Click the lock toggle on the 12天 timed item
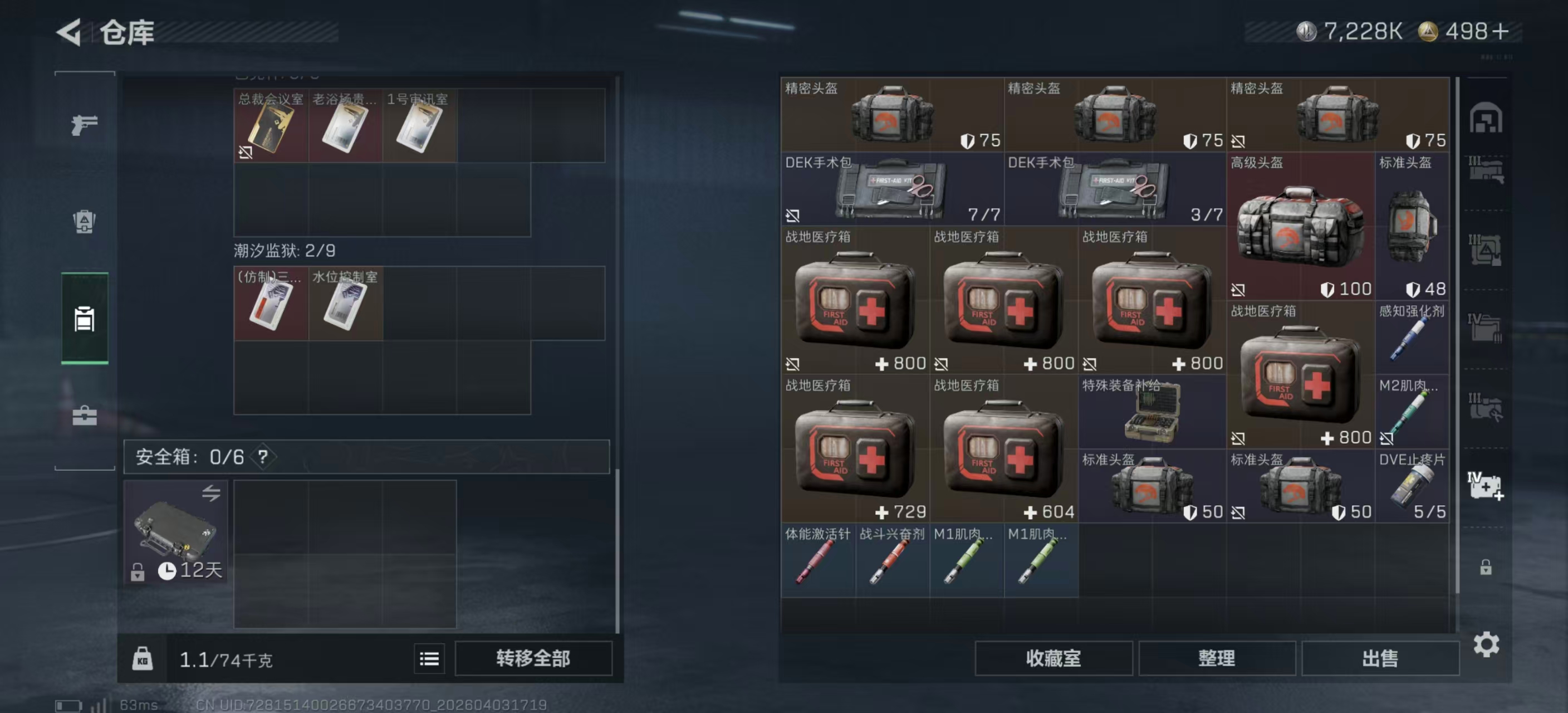Image resolution: width=1568 pixels, height=713 pixels. (137, 572)
